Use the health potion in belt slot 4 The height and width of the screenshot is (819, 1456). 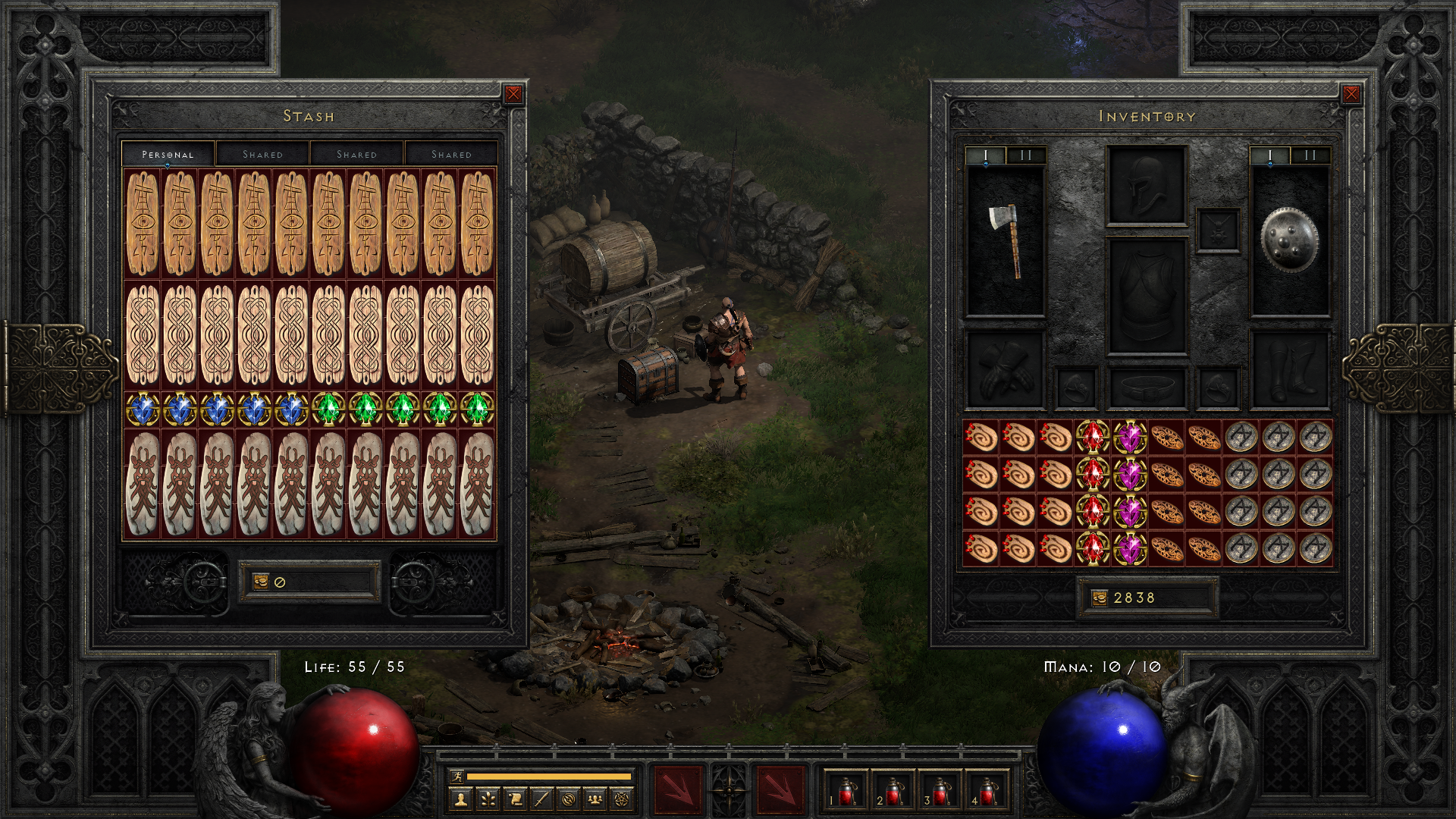click(987, 791)
